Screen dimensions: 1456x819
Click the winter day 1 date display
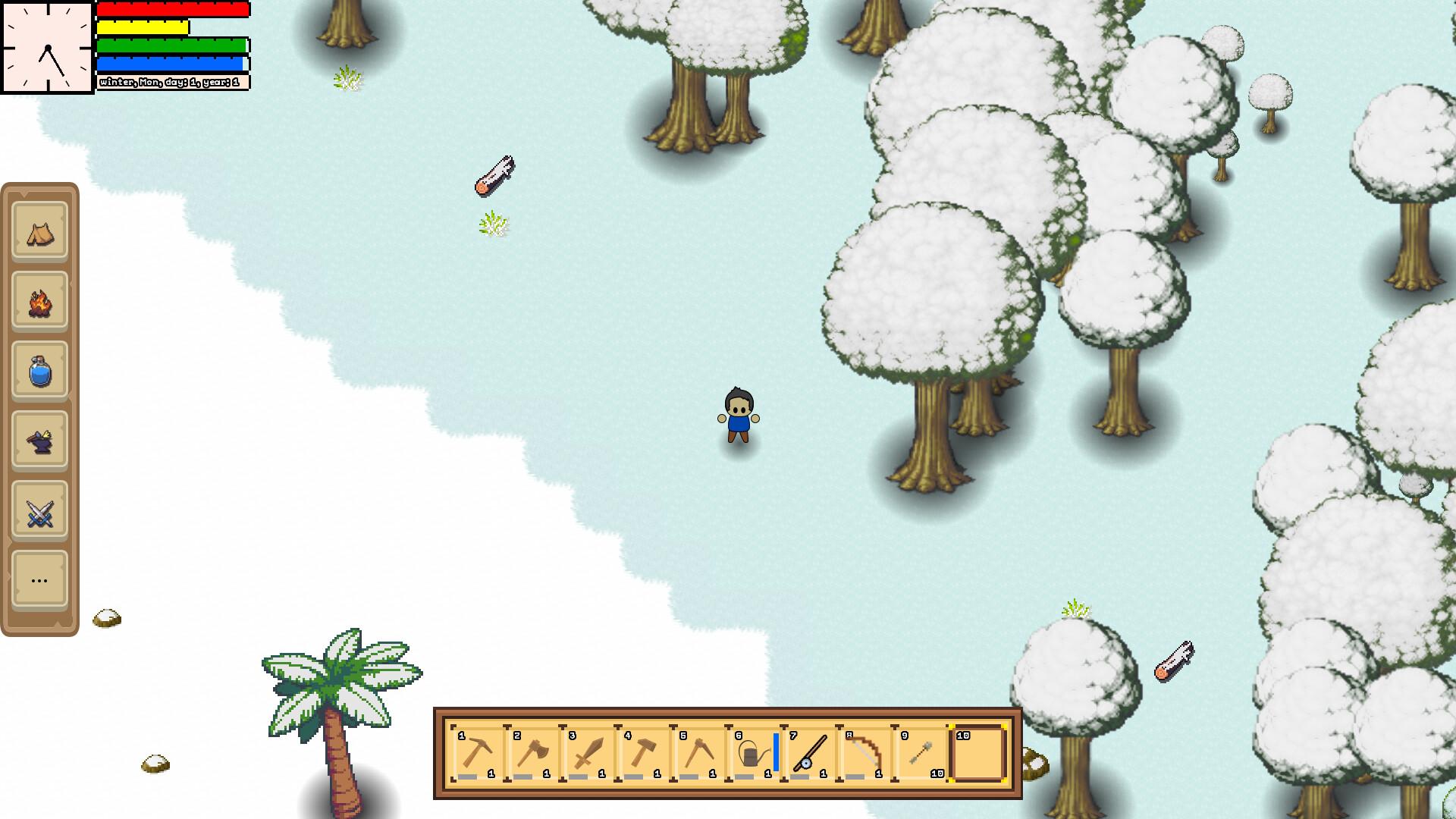171,81
